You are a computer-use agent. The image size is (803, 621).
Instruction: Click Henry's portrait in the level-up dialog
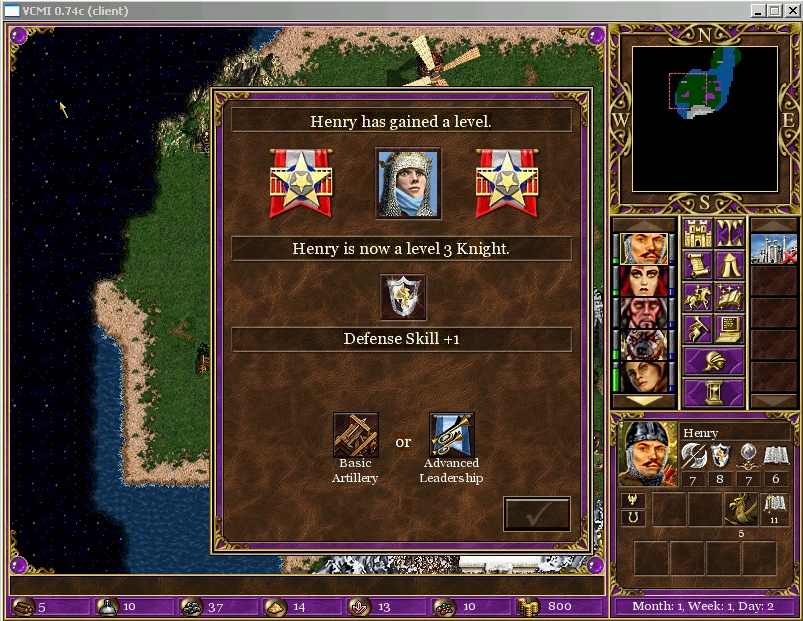(407, 183)
